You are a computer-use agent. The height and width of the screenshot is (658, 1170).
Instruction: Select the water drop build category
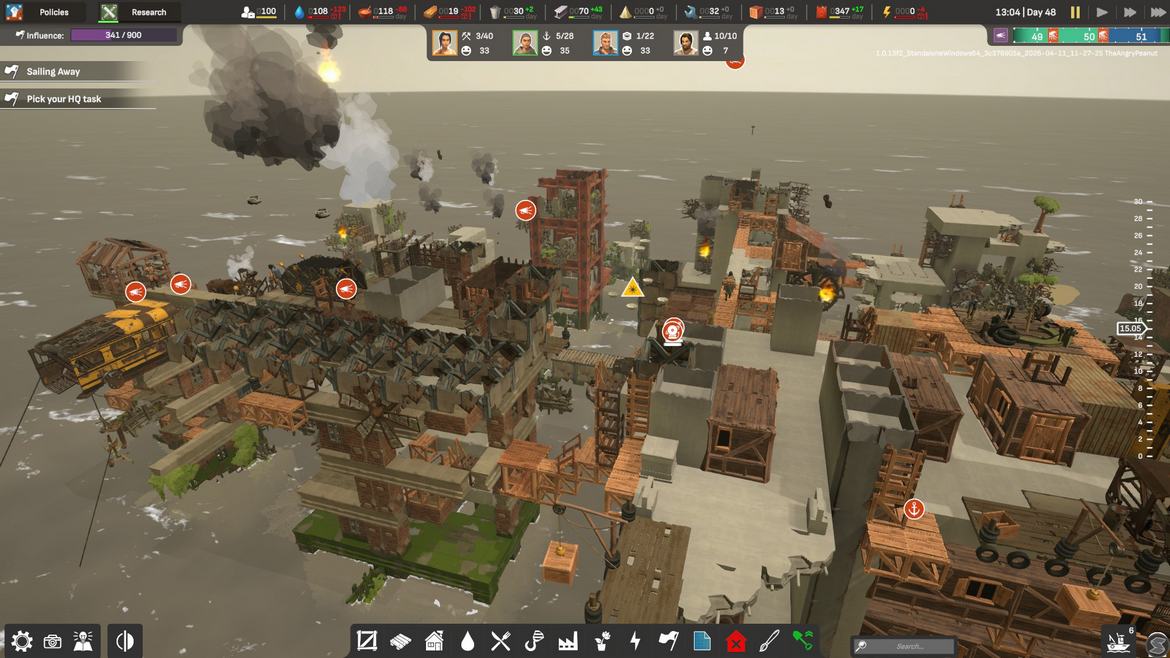[467, 641]
